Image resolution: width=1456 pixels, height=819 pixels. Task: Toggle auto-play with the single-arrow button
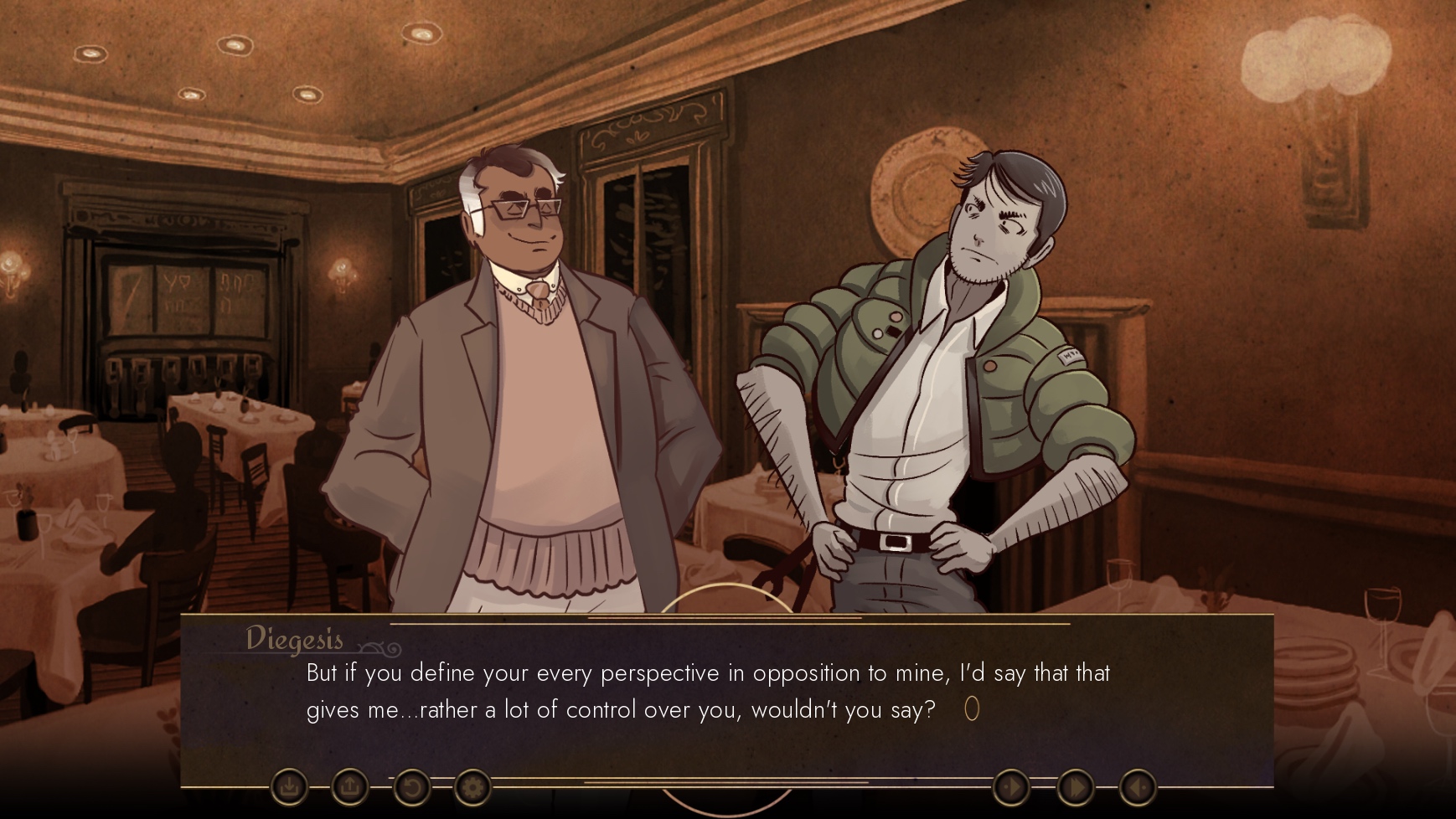click(1011, 787)
